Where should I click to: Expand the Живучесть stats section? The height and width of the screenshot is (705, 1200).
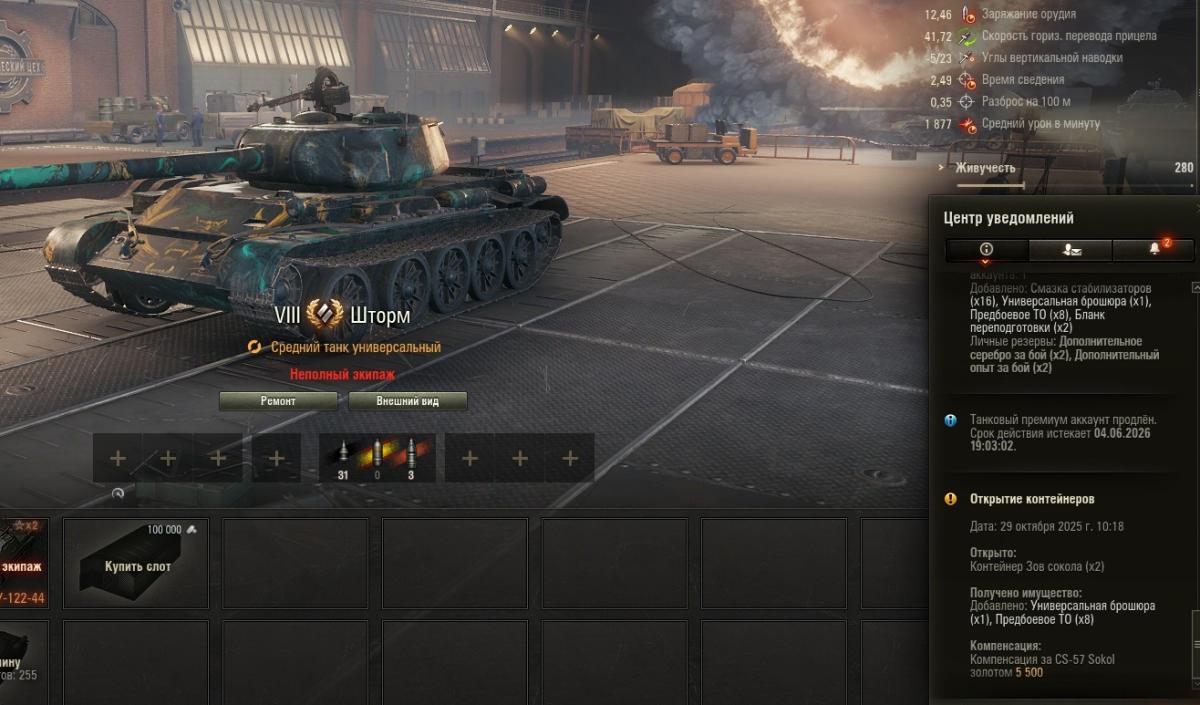[985, 168]
